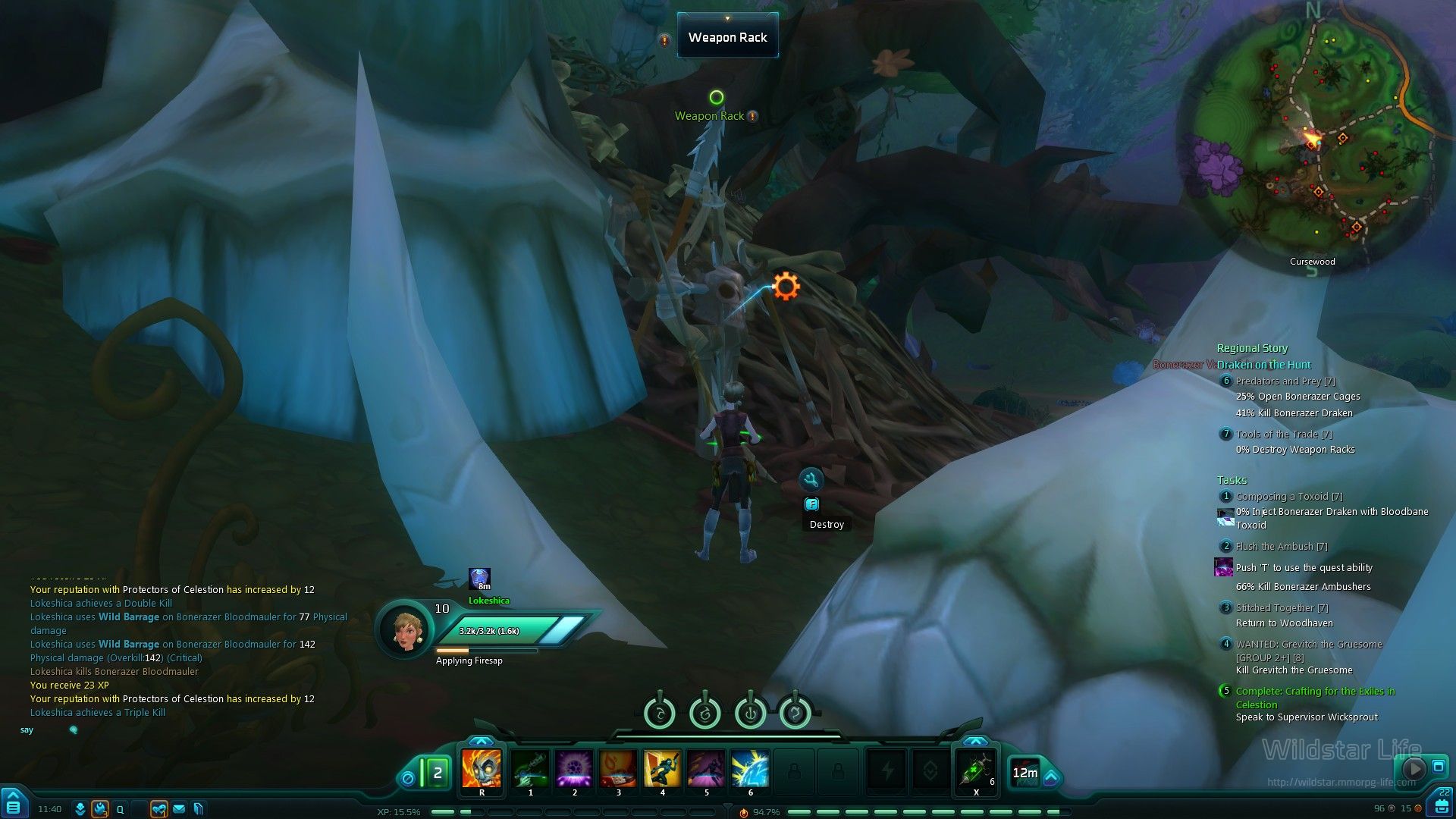The image size is (1456, 819).
Task: Use the leaping figure ability in slot 4
Action: [x=662, y=768]
